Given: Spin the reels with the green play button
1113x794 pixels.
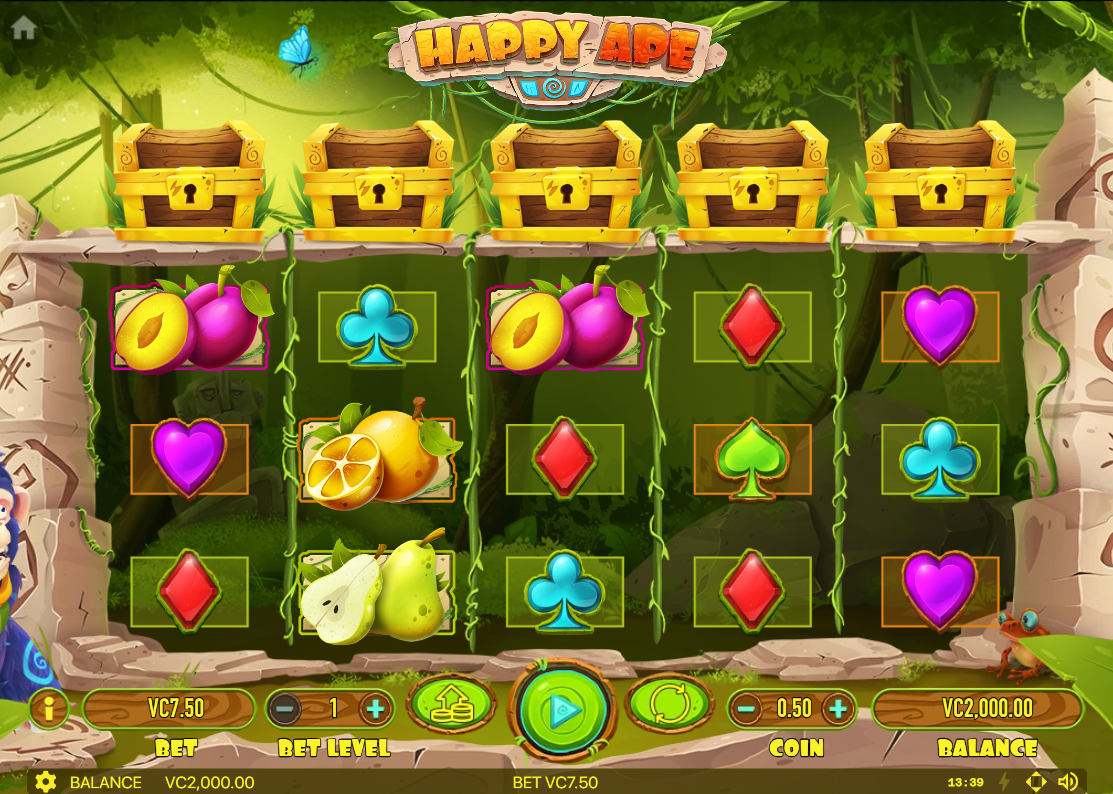Looking at the screenshot, I should coord(560,710).
